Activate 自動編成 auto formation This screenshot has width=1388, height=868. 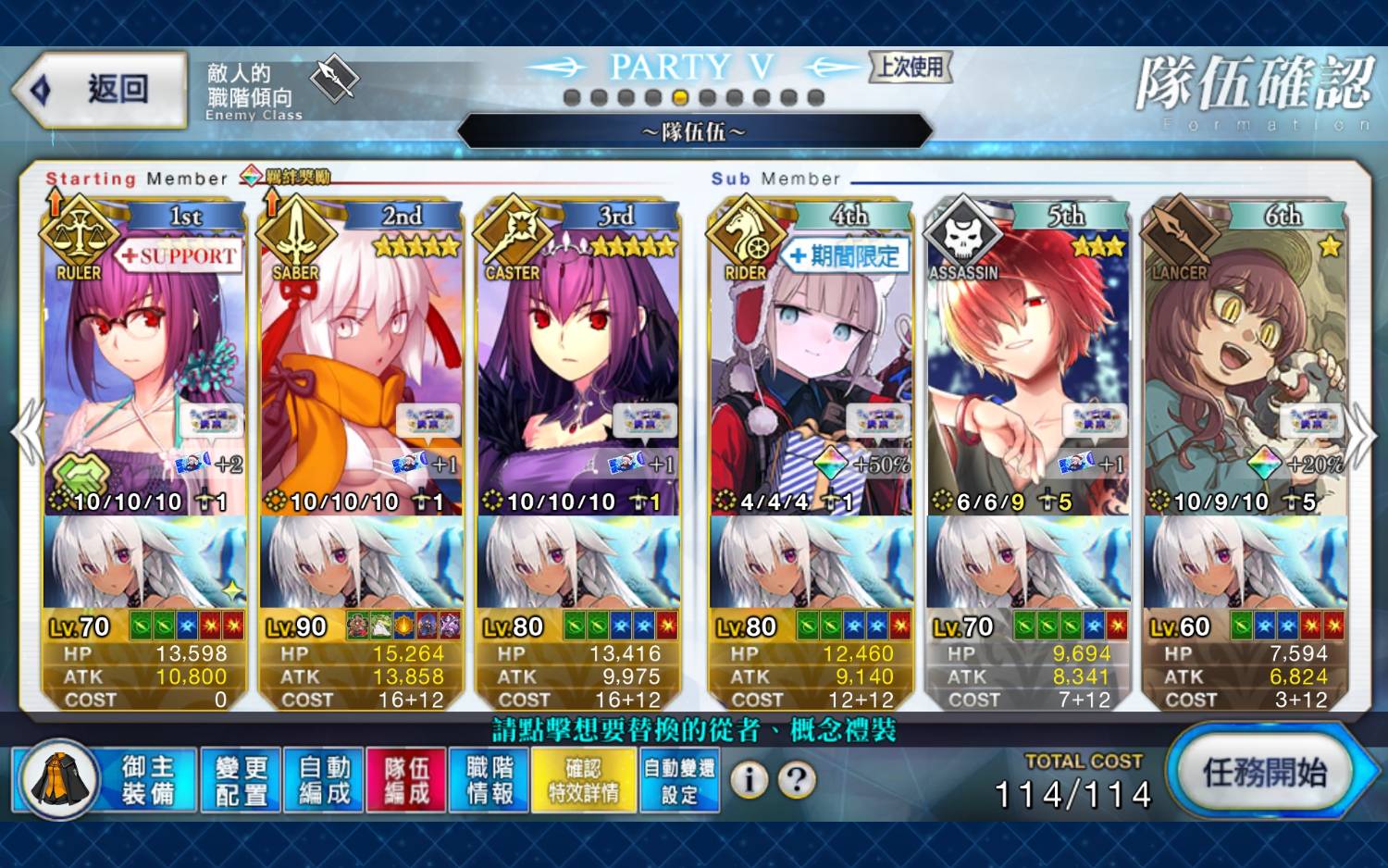[x=324, y=780]
